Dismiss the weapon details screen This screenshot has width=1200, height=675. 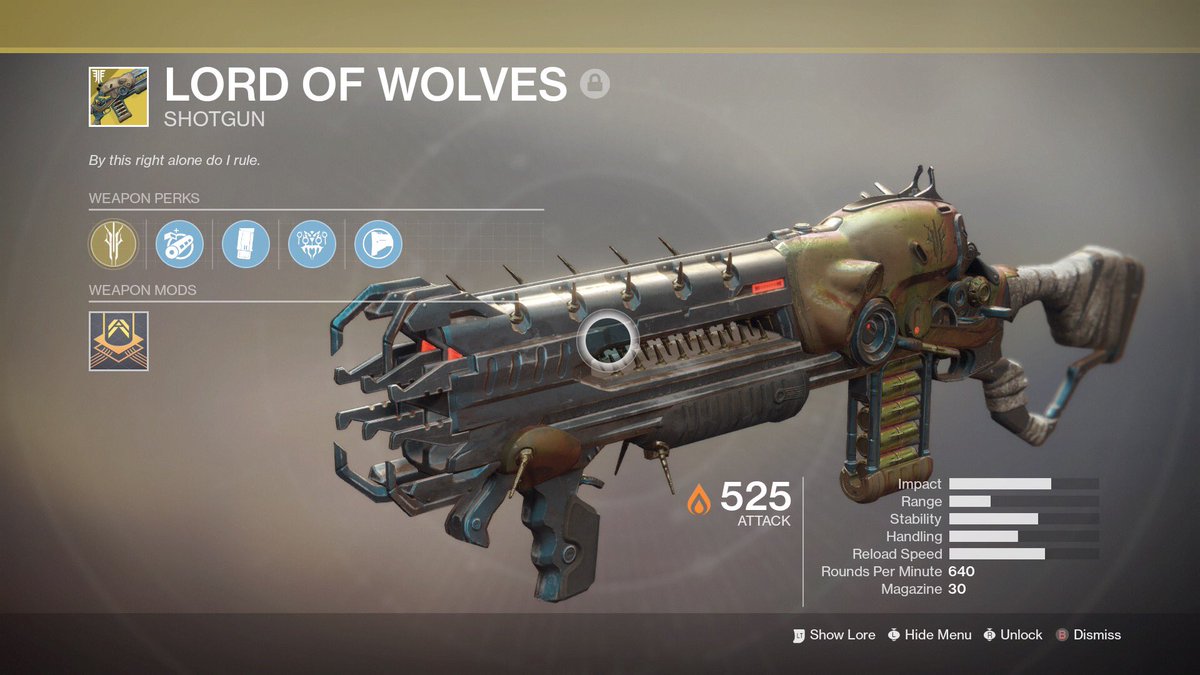pyautogui.click(x=1088, y=635)
